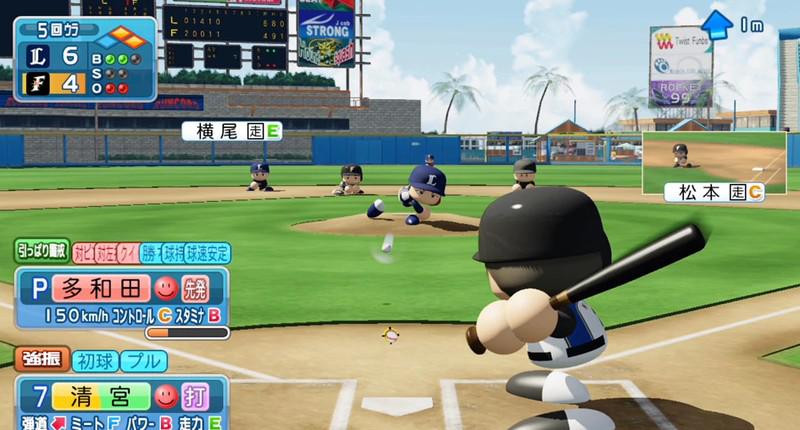Click the purple 打 badge beside 清宮

(196, 395)
